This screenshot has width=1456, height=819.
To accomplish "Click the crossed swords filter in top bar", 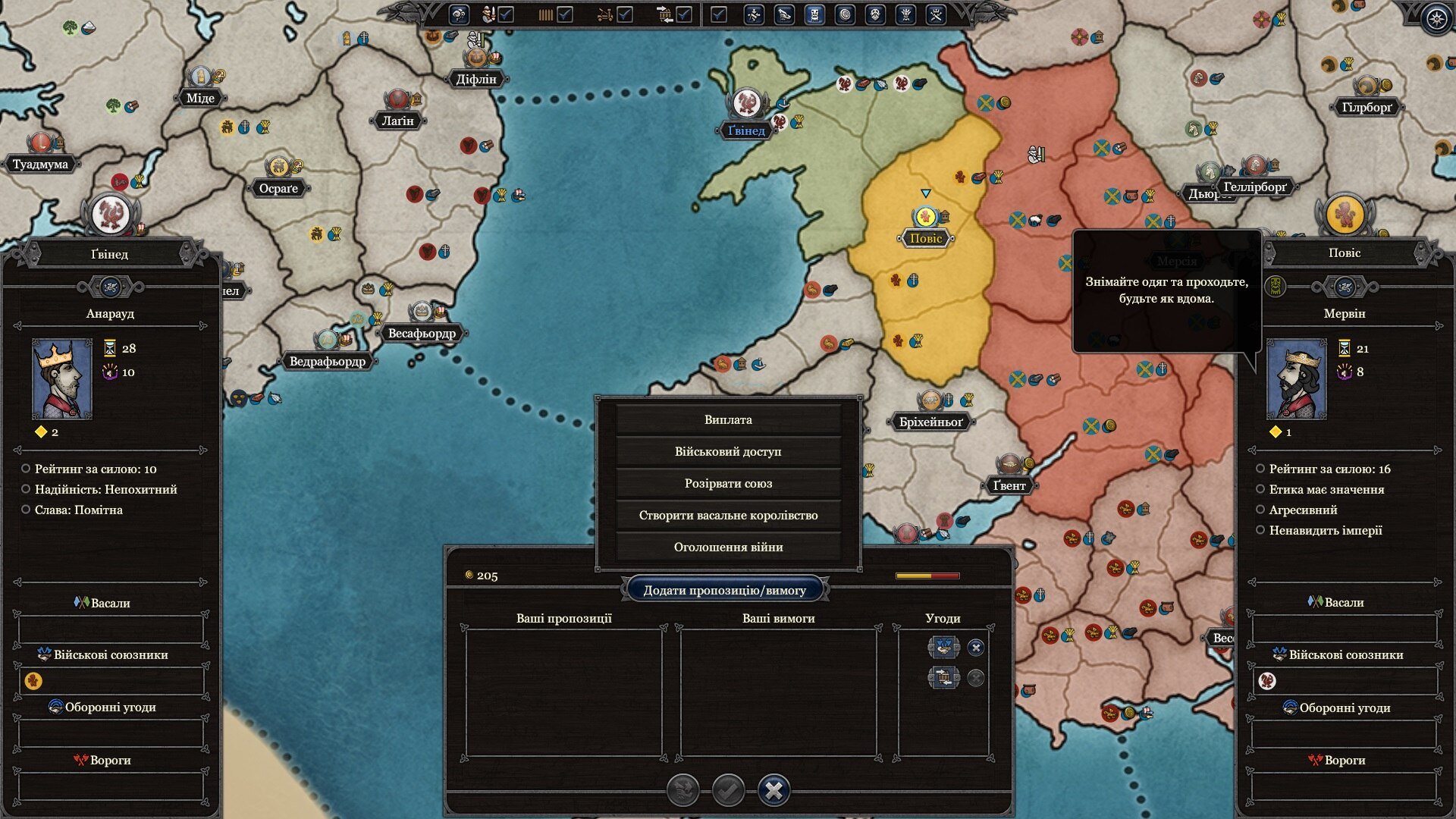I will 936,14.
